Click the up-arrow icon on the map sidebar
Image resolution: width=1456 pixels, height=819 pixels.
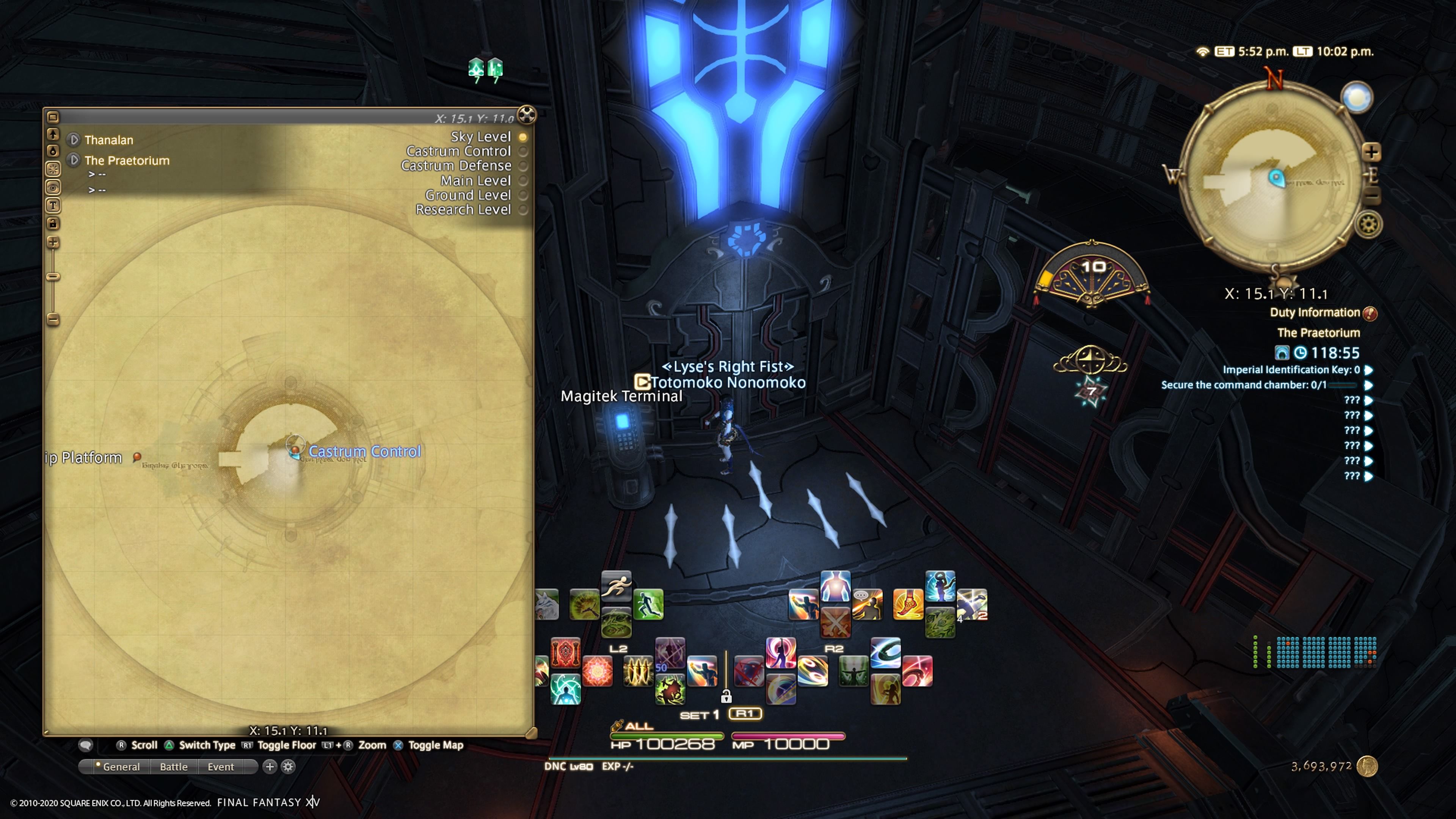tap(53, 133)
